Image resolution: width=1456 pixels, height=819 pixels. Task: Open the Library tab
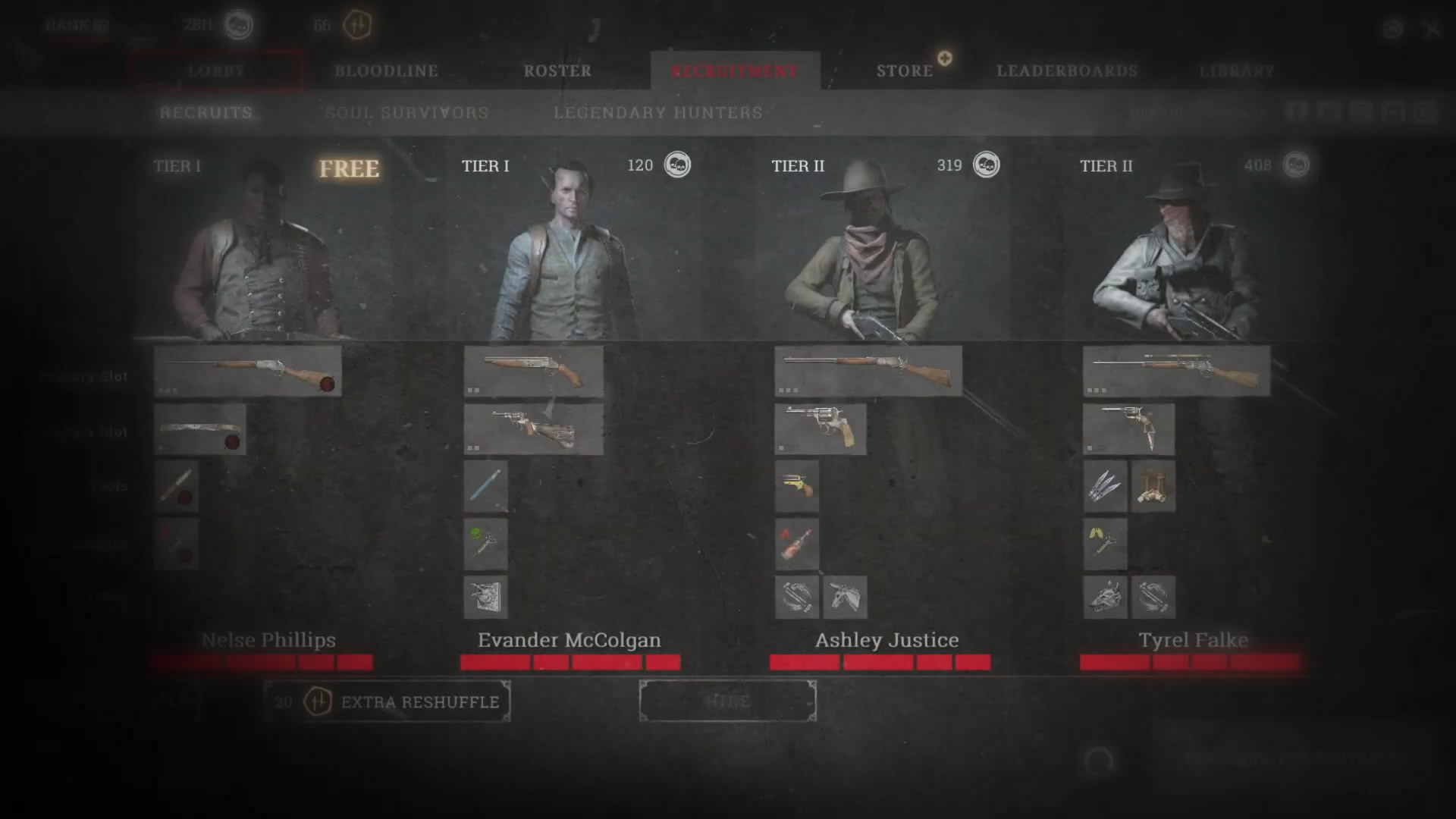point(1236,71)
